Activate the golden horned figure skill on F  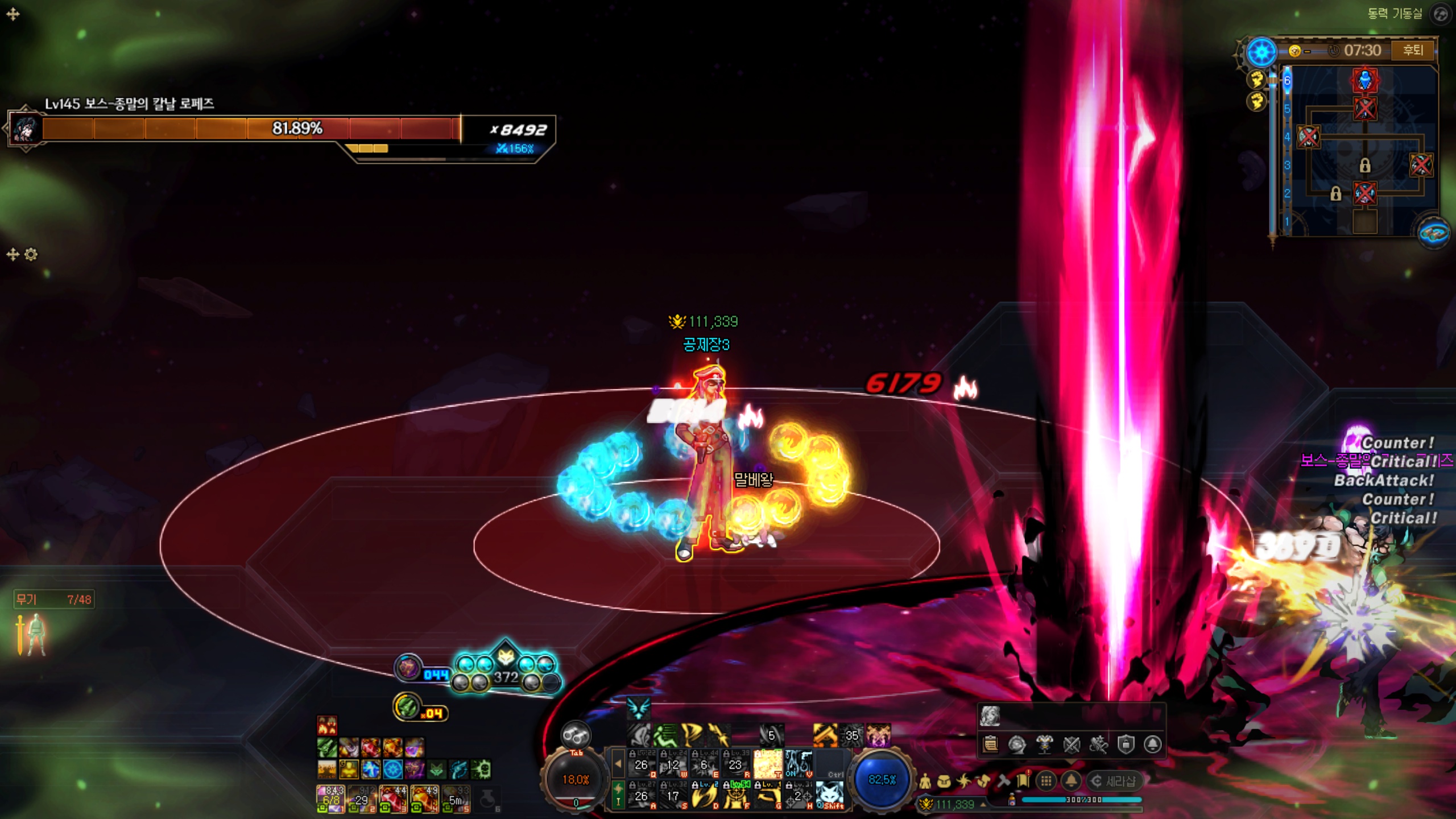coord(737,795)
